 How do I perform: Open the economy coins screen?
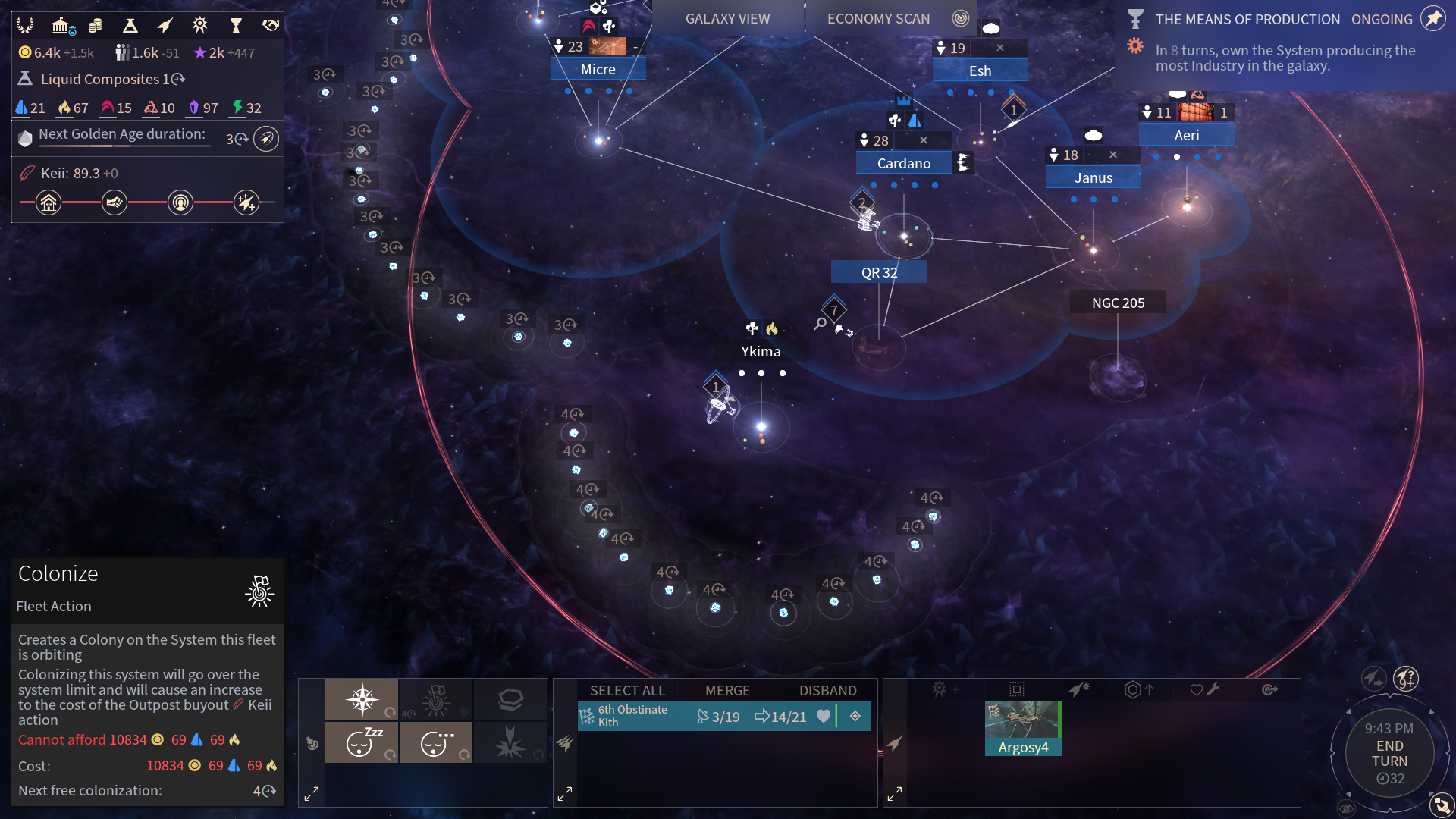click(96, 26)
